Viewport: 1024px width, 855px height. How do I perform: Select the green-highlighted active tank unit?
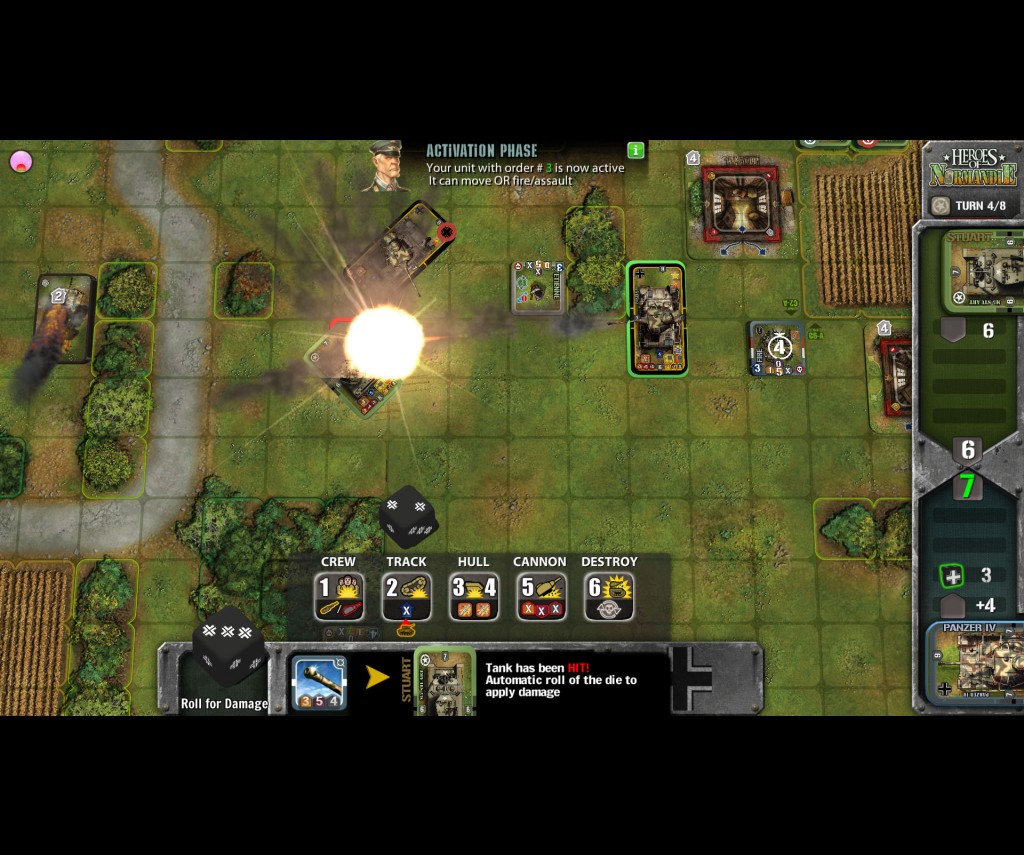click(657, 319)
